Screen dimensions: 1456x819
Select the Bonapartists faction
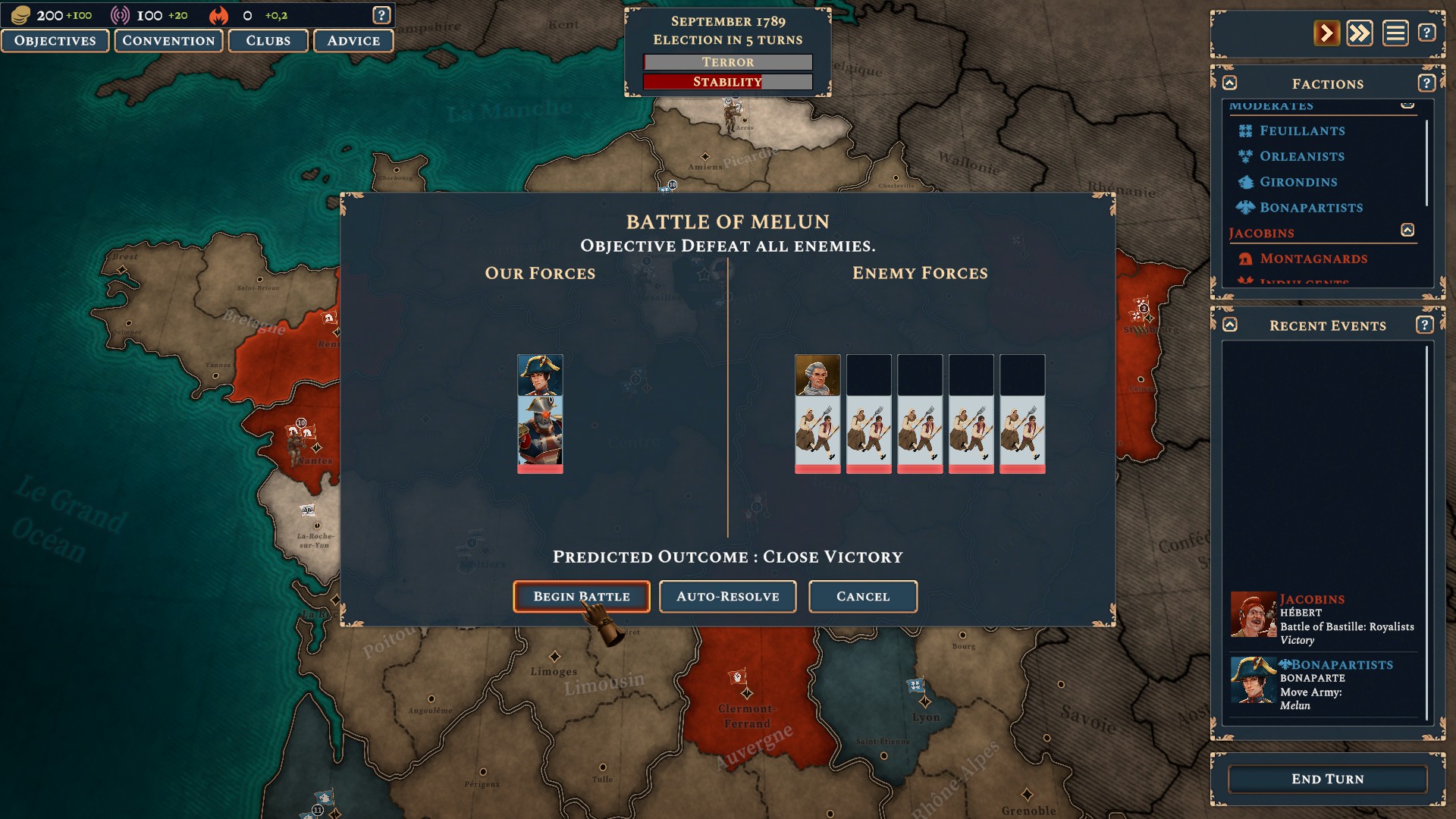point(1311,208)
